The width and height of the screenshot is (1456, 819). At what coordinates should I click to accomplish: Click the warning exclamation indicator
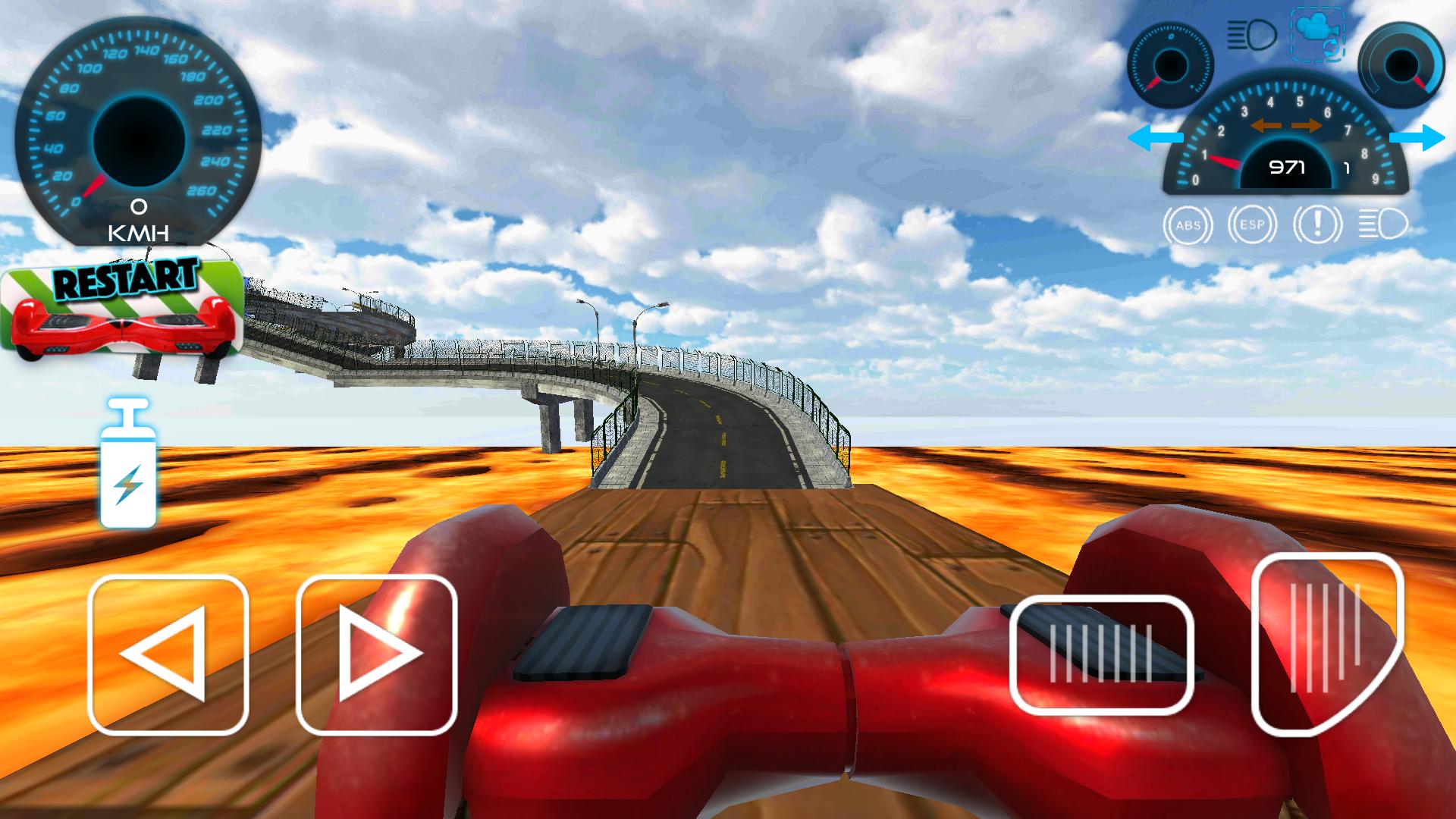[1317, 224]
